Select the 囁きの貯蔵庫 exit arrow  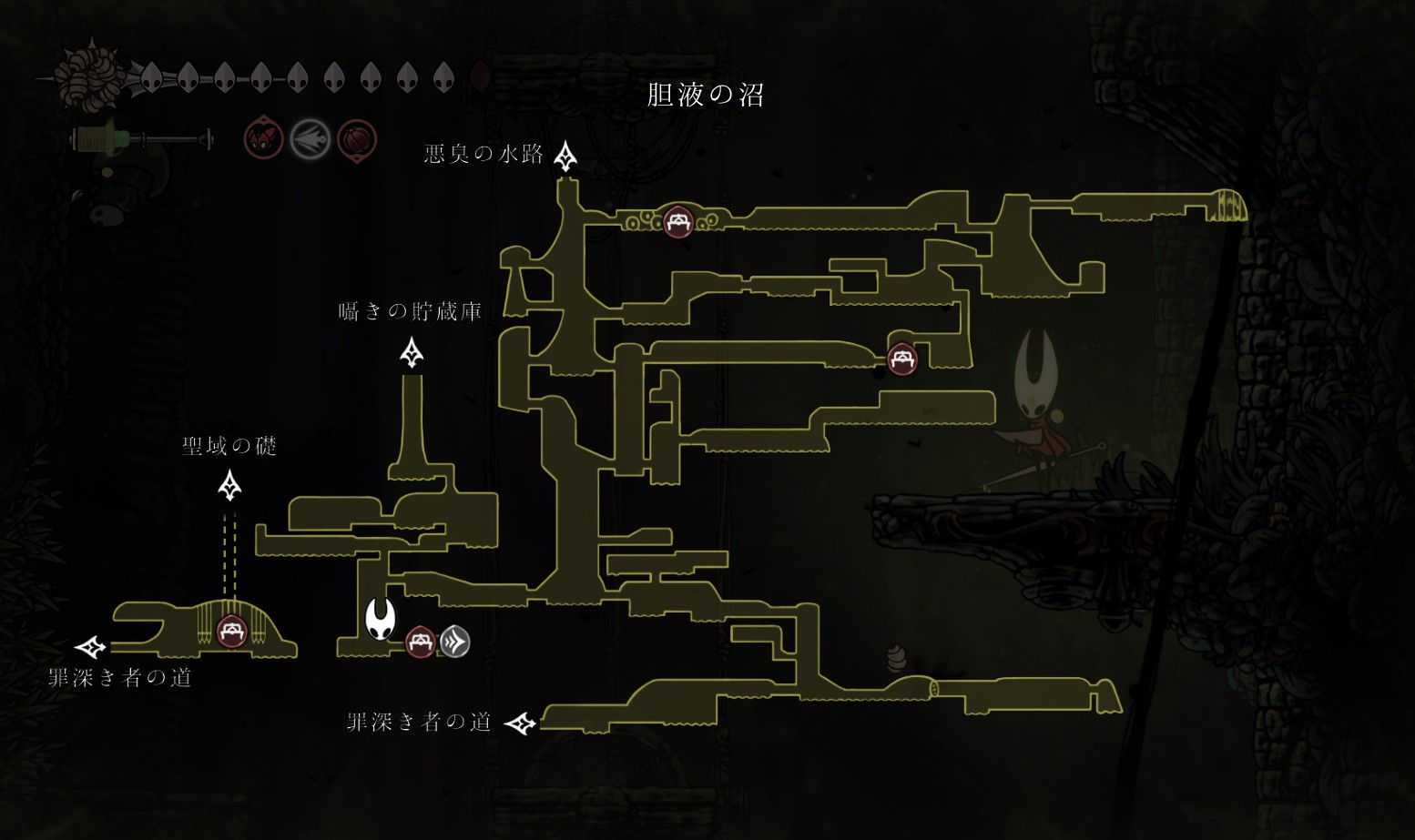click(x=412, y=352)
